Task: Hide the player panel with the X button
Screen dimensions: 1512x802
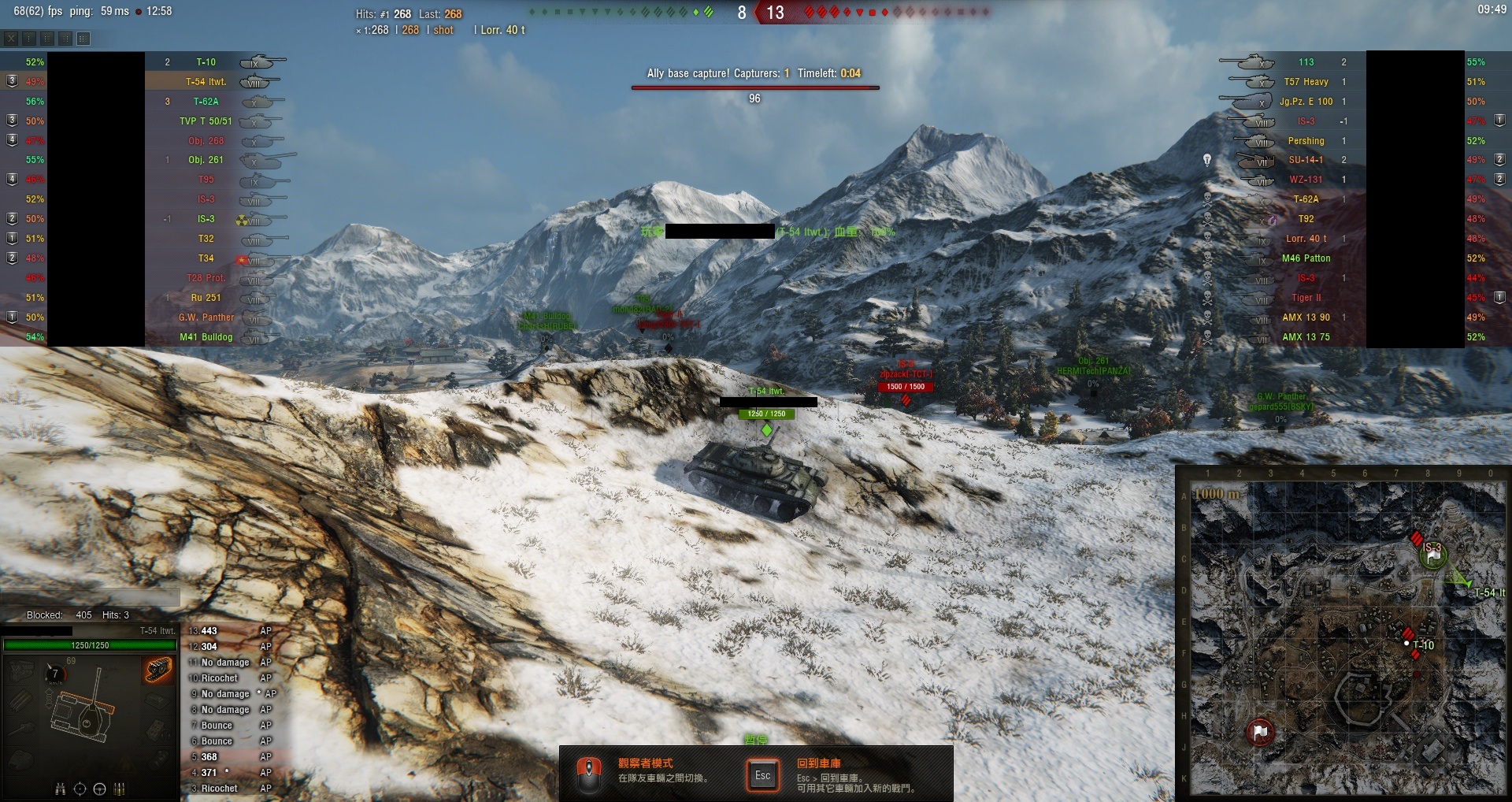Action: pyautogui.click(x=11, y=38)
